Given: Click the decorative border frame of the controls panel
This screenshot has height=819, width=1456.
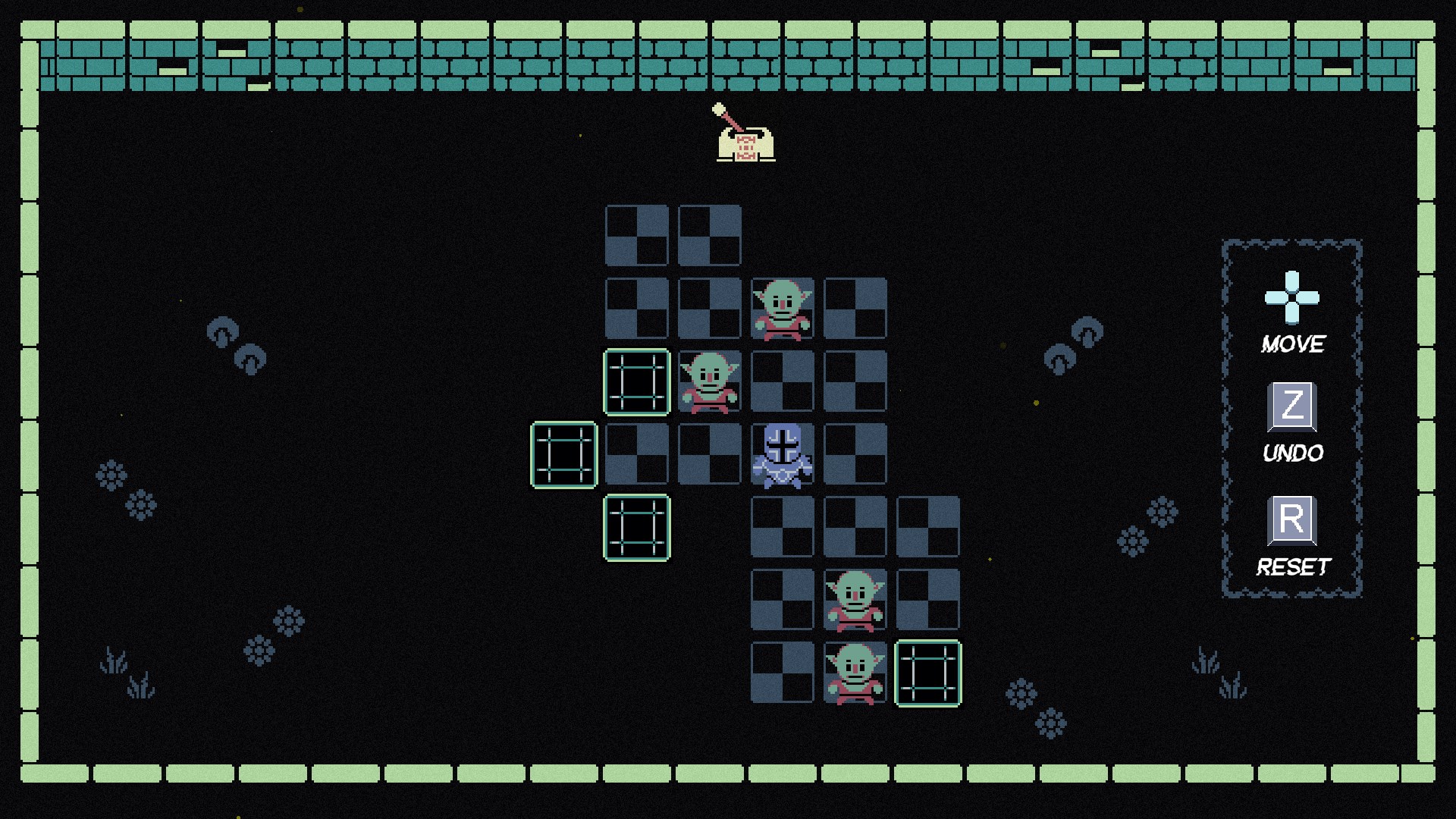Looking at the screenshot, I should point(1293,241).
